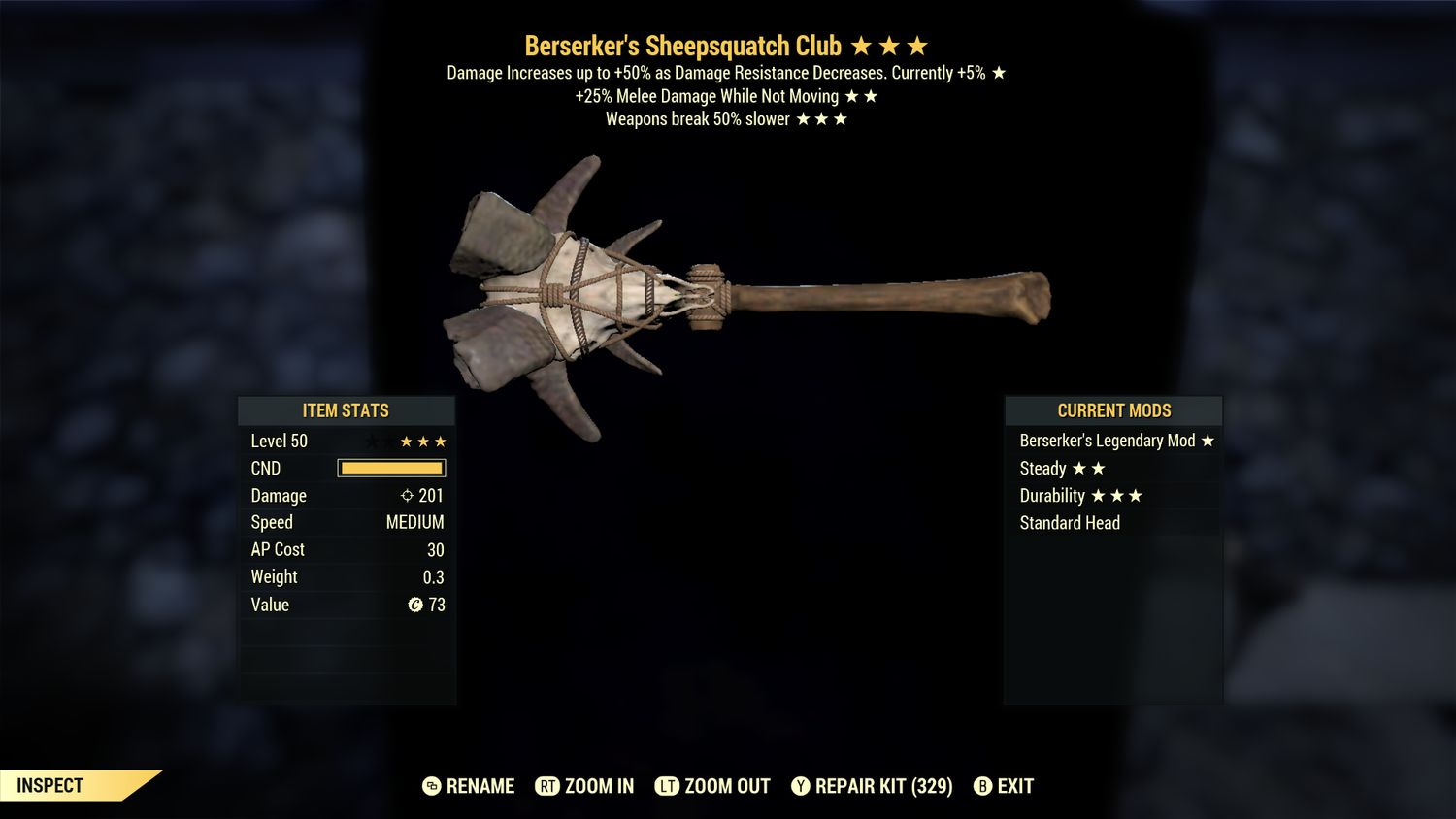Expand the Item Stats panel header
Image resolution: width=1456 pixels, height=819 pixels.
346,409
